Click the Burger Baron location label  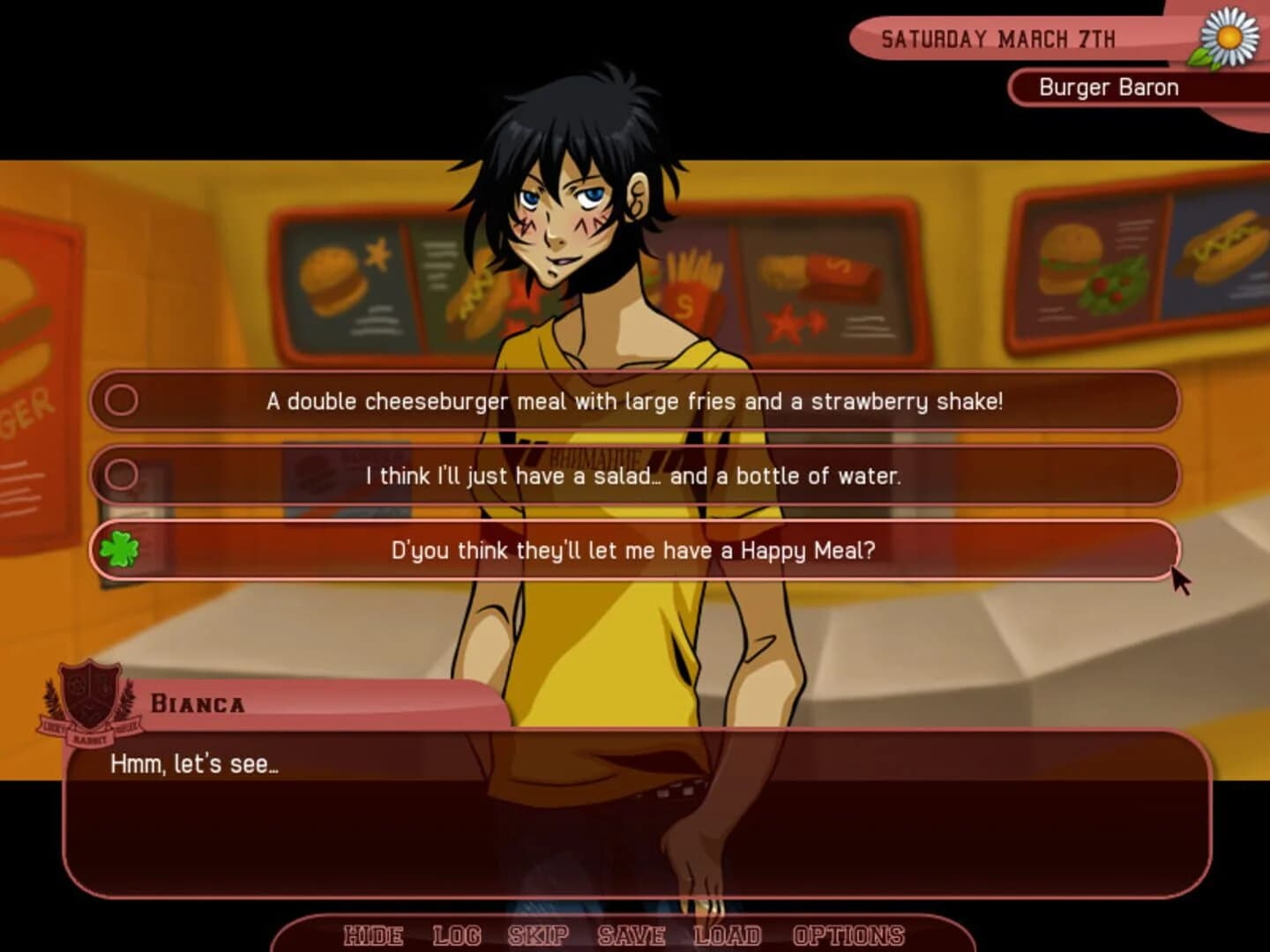pyautogui.click(x=1109, y=87)
